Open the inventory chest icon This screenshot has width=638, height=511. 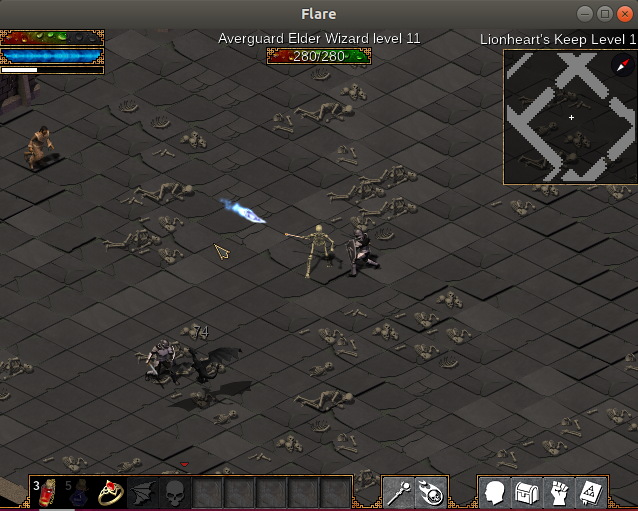click(527, 493)
